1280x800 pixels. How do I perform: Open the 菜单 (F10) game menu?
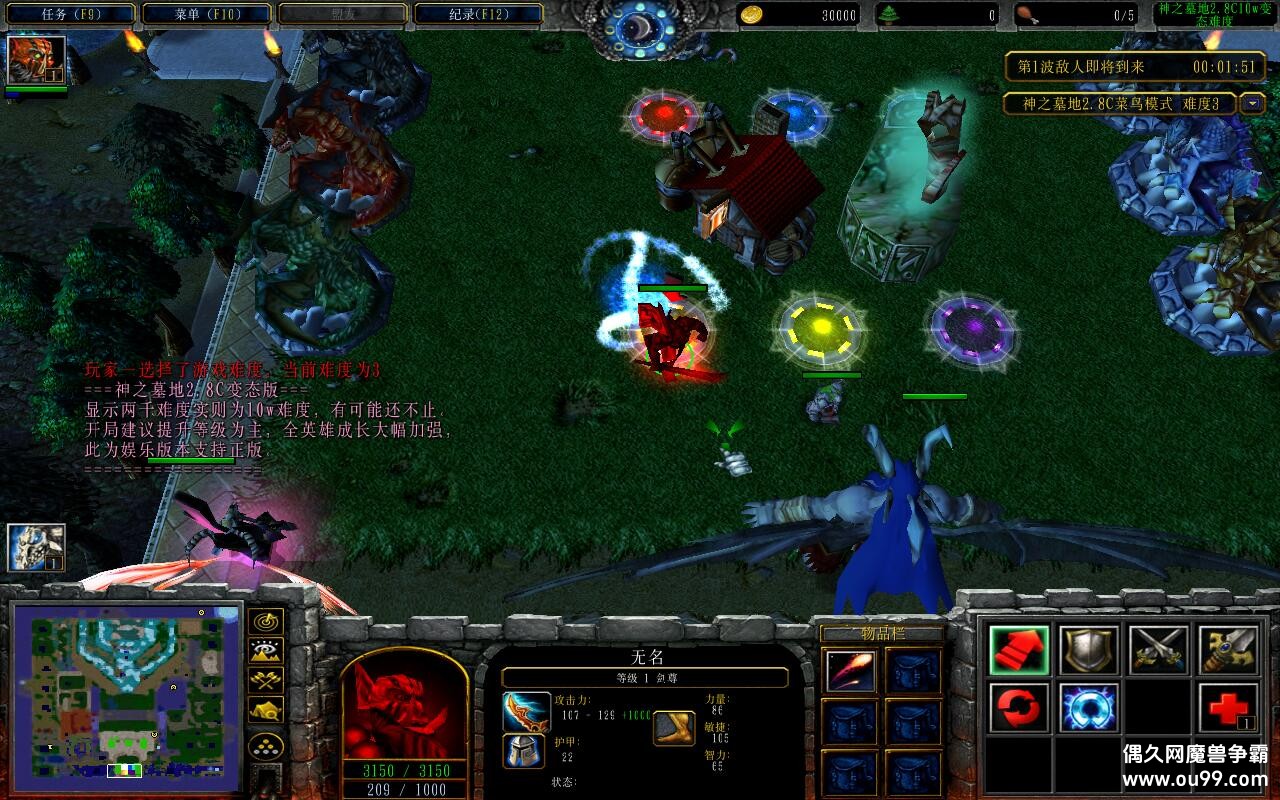coord(206,14)
